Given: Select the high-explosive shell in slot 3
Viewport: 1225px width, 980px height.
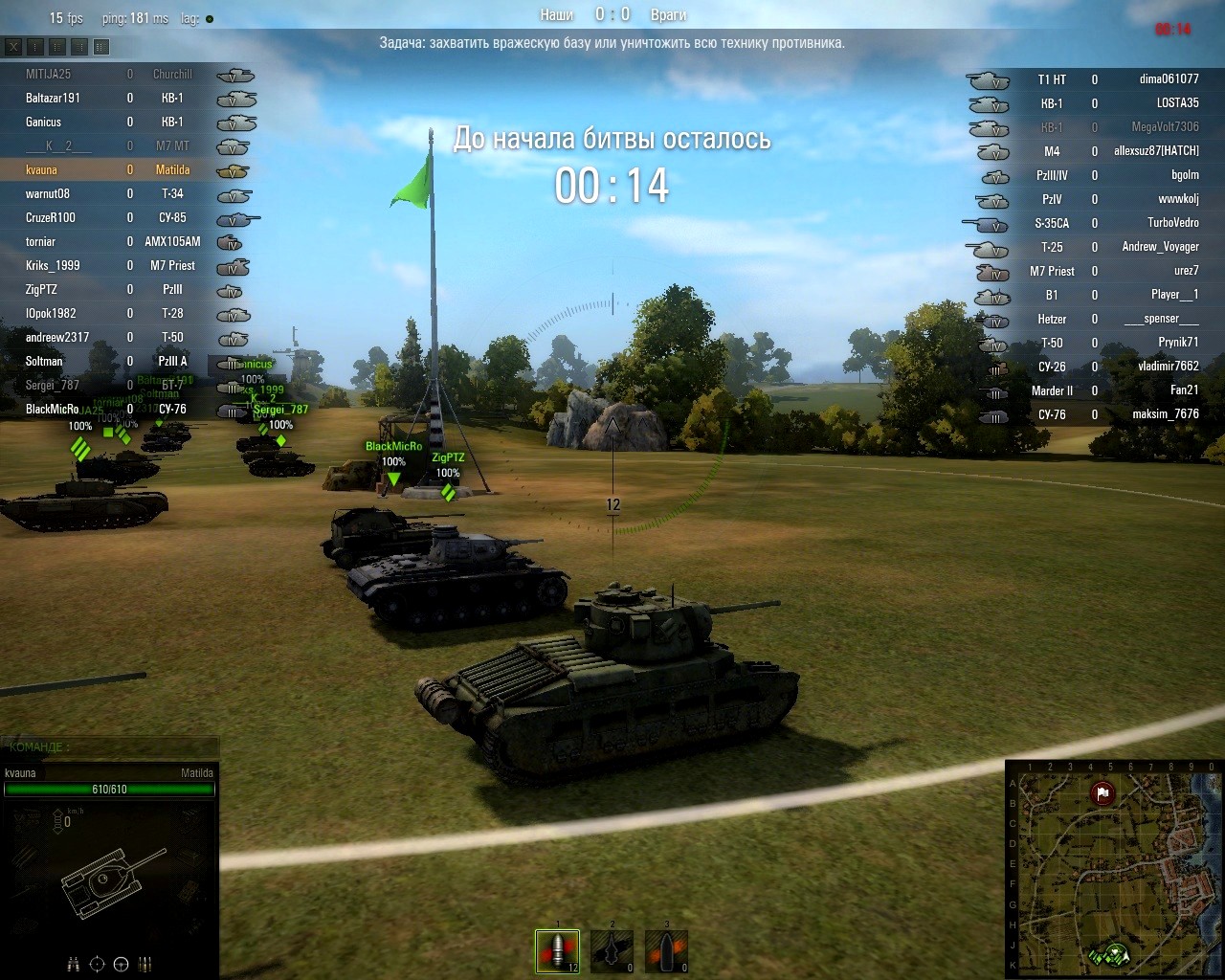Looking at the screenshot, I should (666, 951).
